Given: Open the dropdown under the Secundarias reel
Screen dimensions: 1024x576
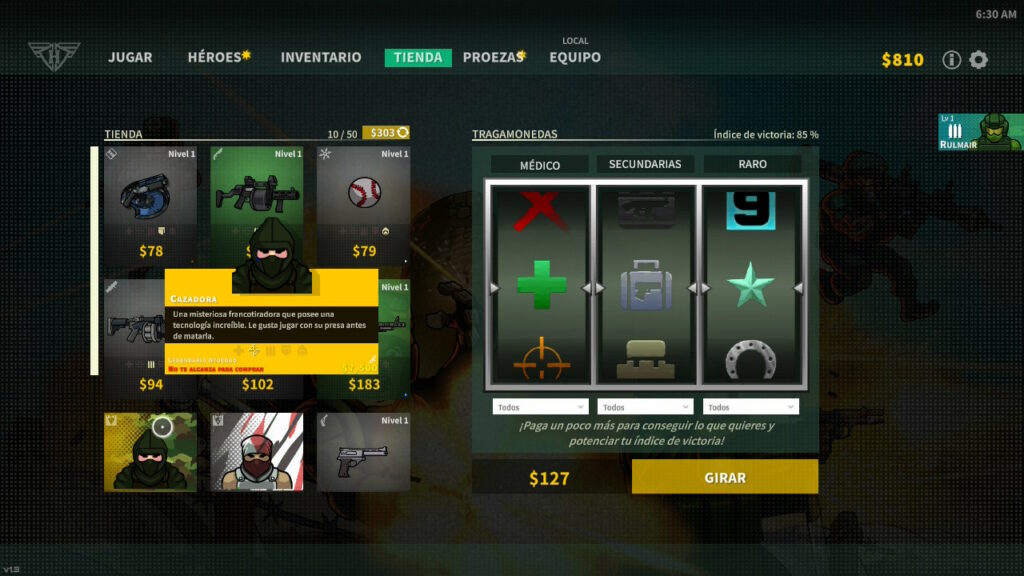Looking at the screenshot, I should [x=645, y=407].
